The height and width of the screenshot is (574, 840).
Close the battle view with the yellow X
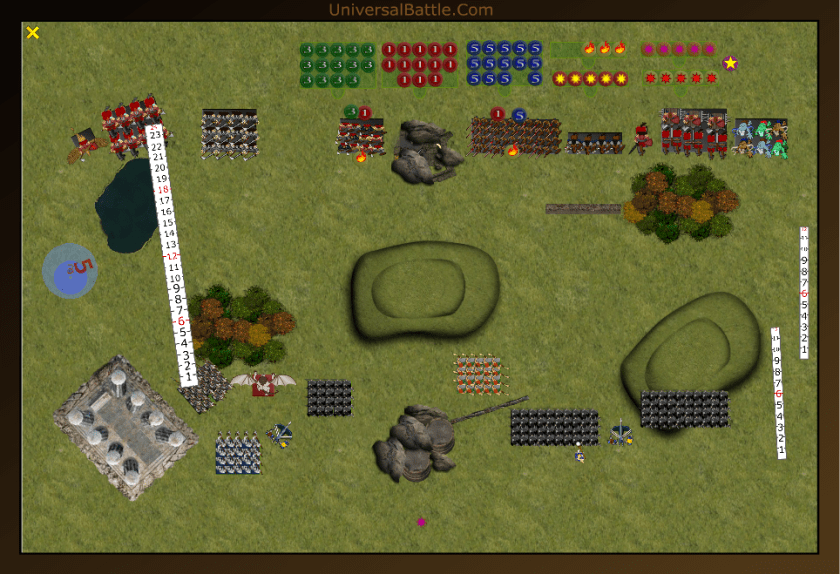point(33,33)
